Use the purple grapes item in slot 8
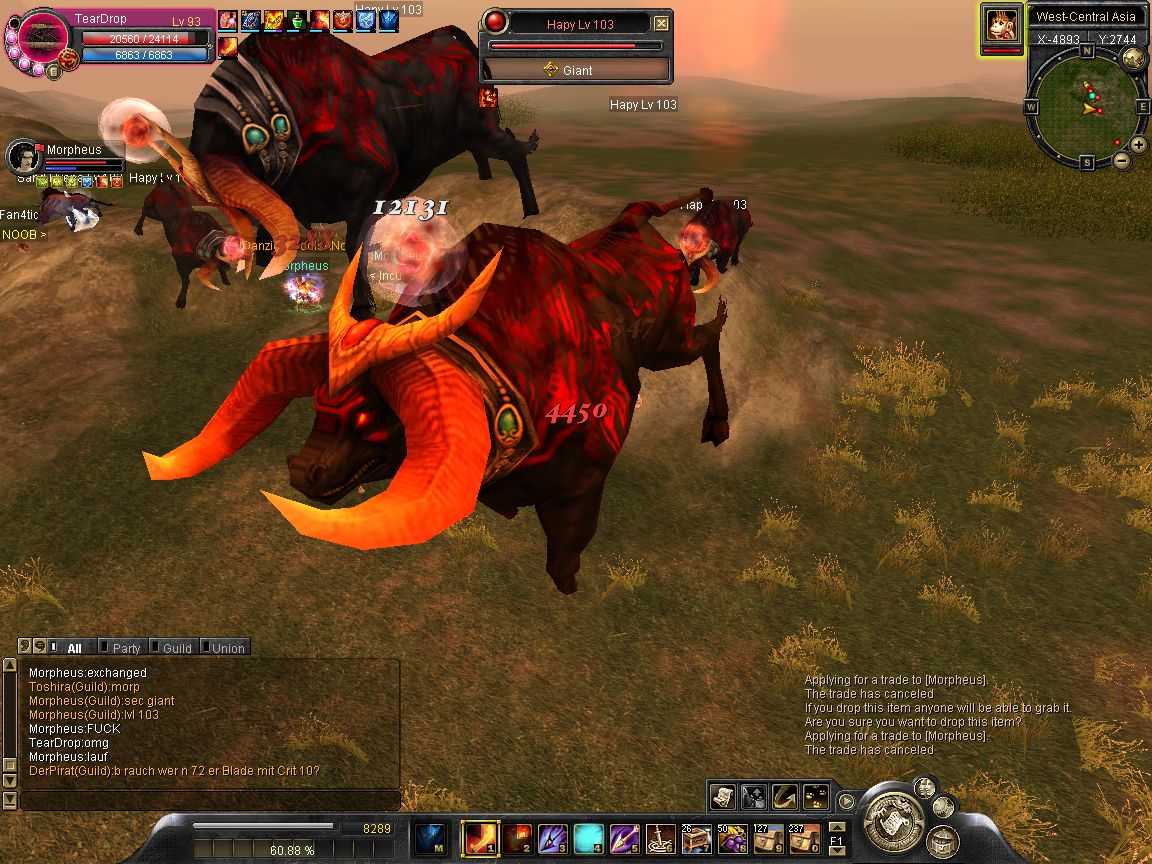This screenshot has height=864, width=1152. coord(732,837)
